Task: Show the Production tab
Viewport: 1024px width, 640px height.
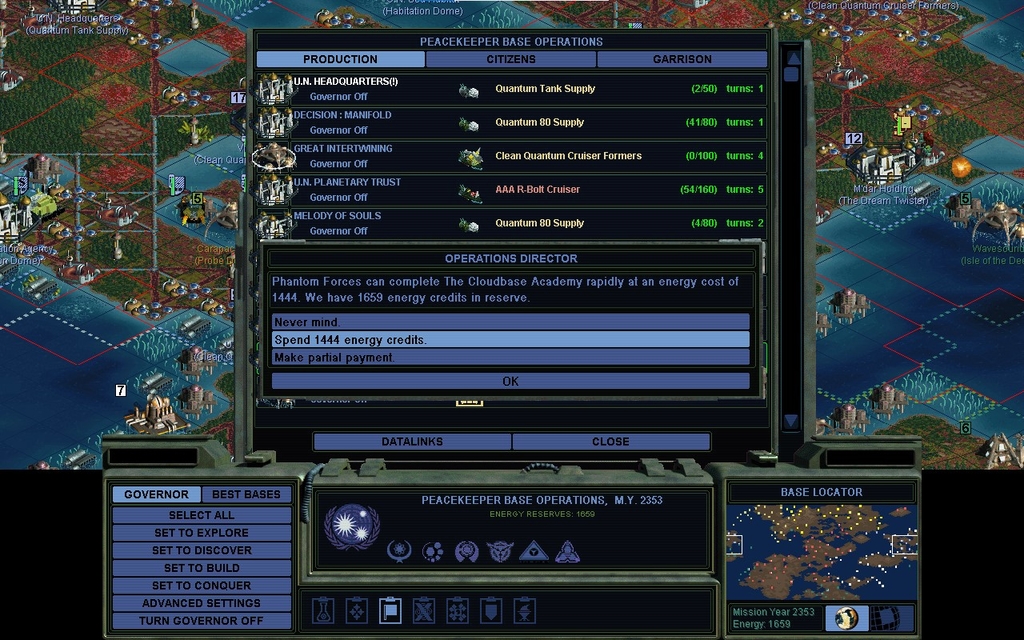Action: [x=340, y=59]
